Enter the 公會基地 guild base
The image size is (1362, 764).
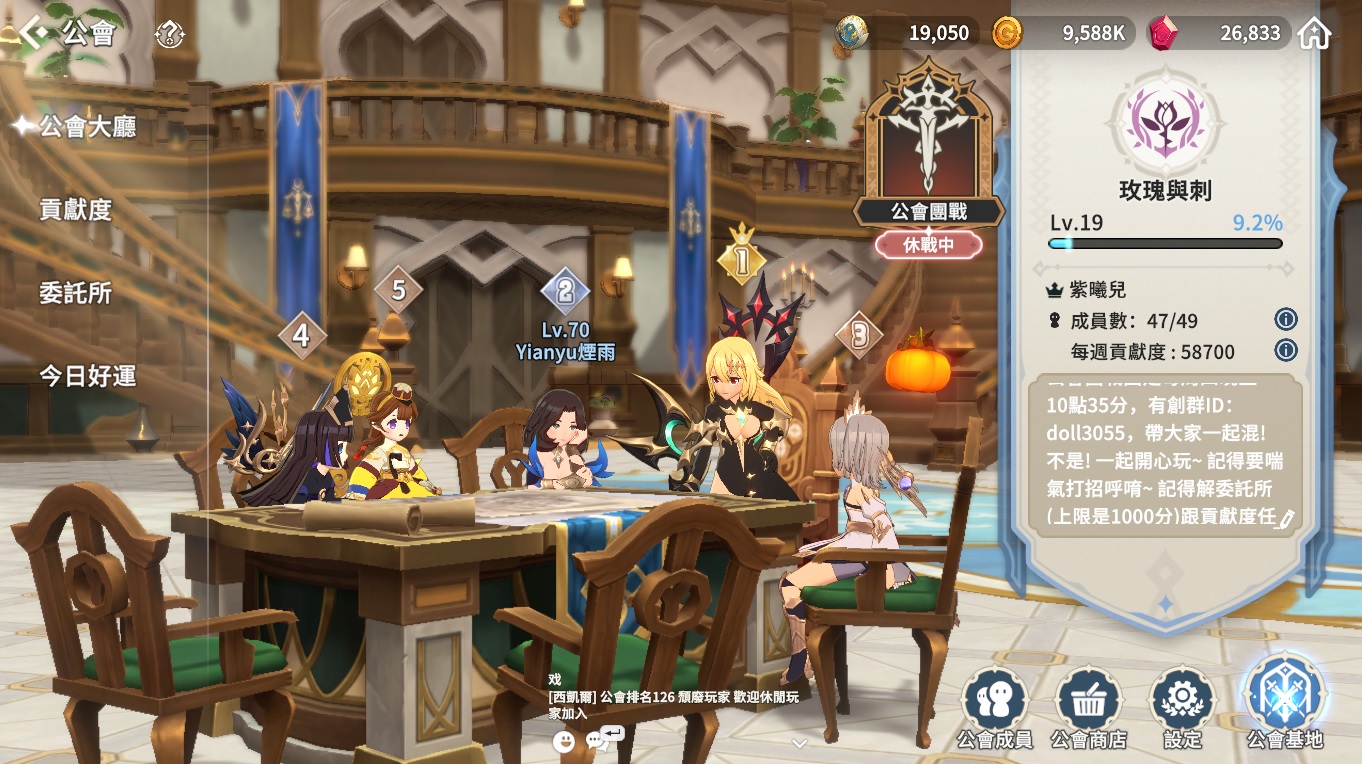1284,702
